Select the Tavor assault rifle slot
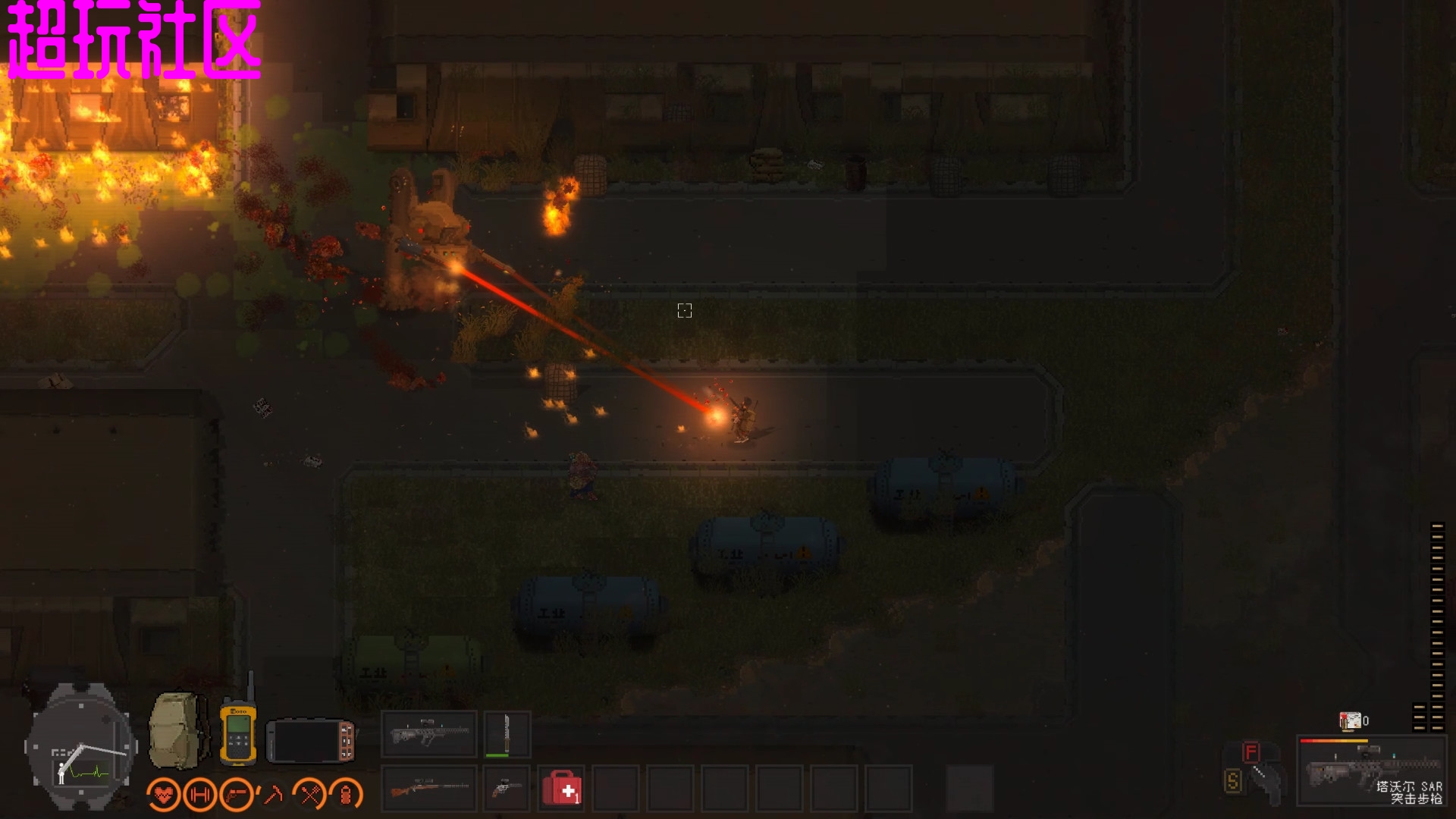 (429, 733)
